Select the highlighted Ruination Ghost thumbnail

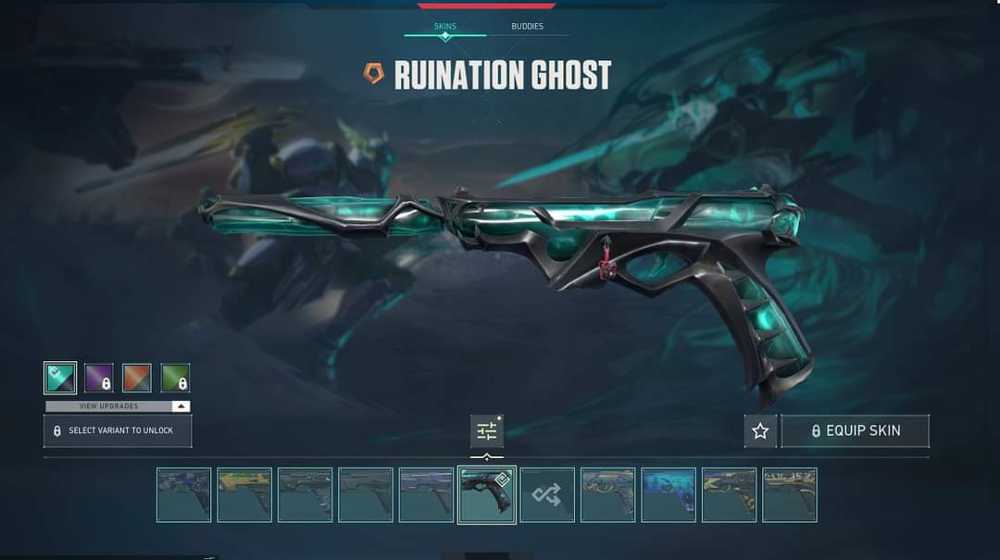486,494
